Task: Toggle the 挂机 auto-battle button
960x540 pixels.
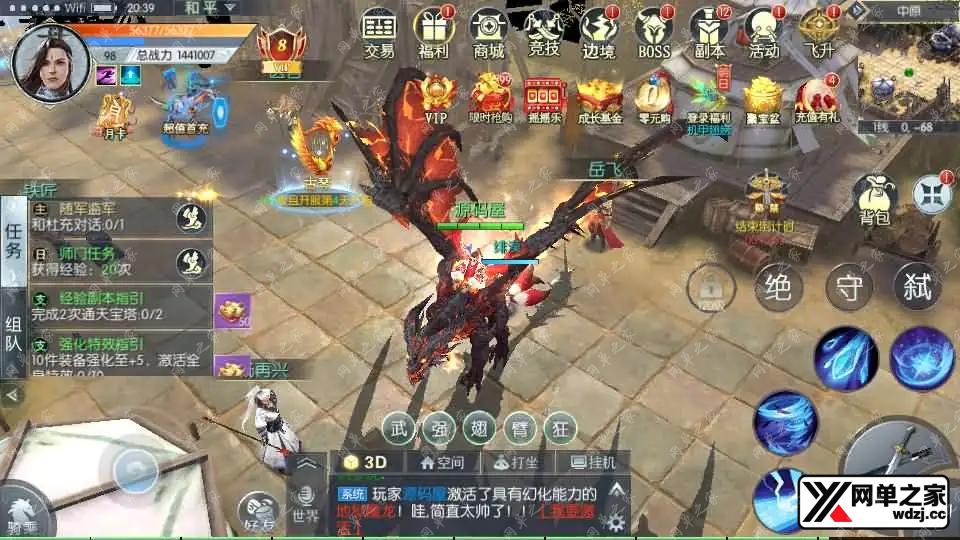Action: pos(592,462)
